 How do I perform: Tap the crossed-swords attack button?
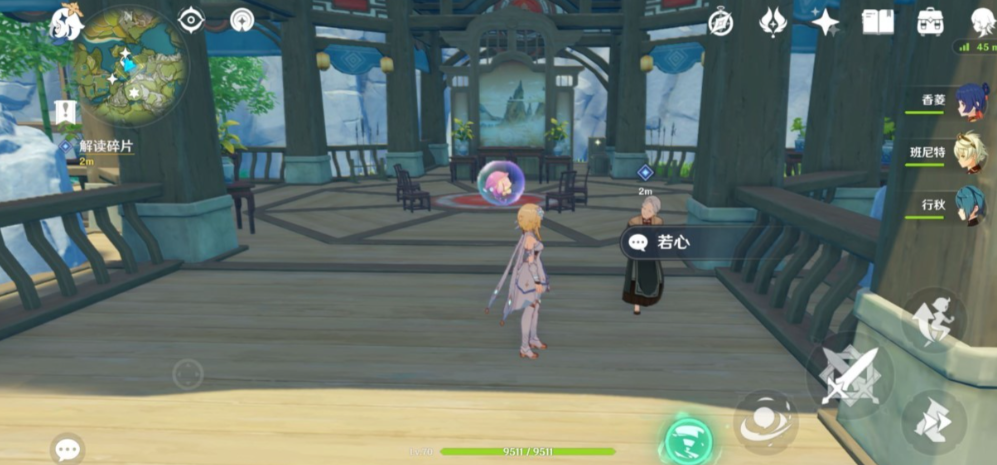pyautogui.click(x=849, y=375)
